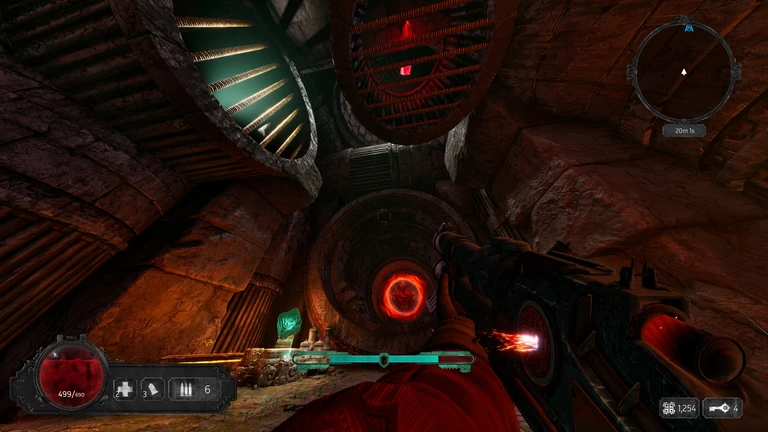Select the bullets ammo icon
The width and height of the screenshot is (768, 432).
click(x=185, y=388)
